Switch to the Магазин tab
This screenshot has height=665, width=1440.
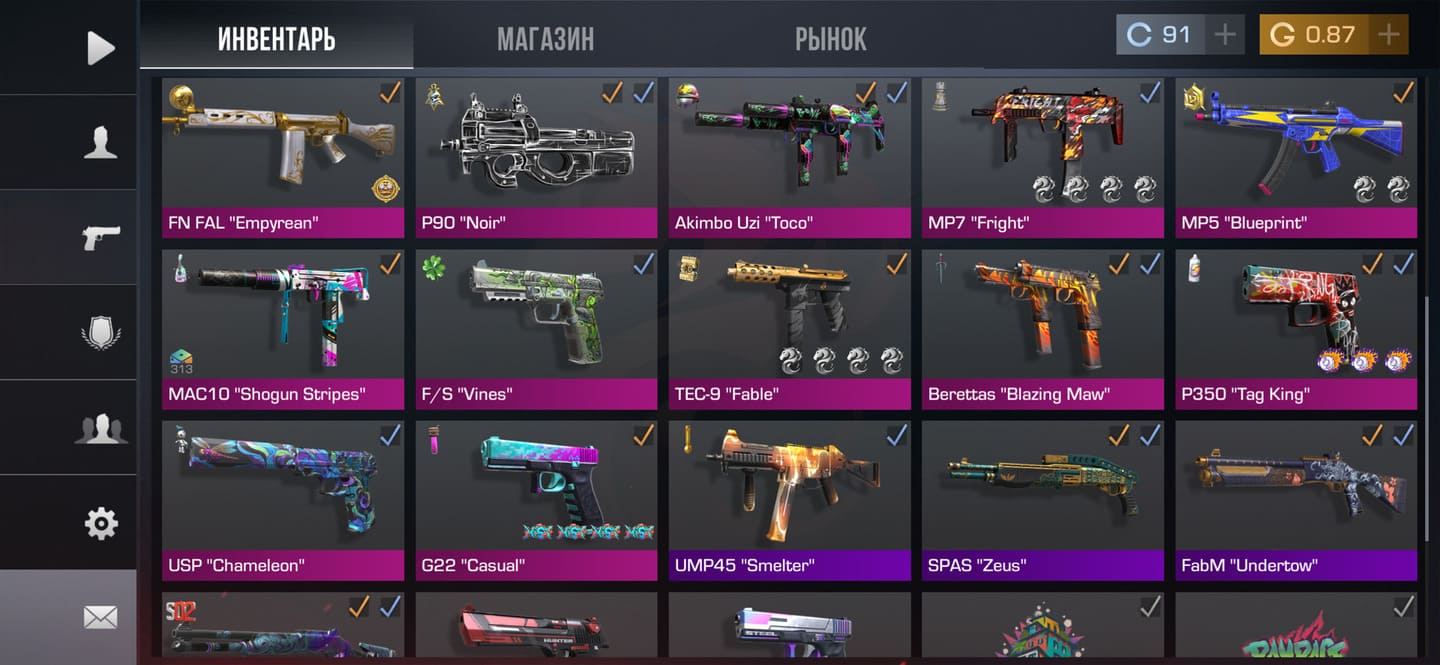545,39
